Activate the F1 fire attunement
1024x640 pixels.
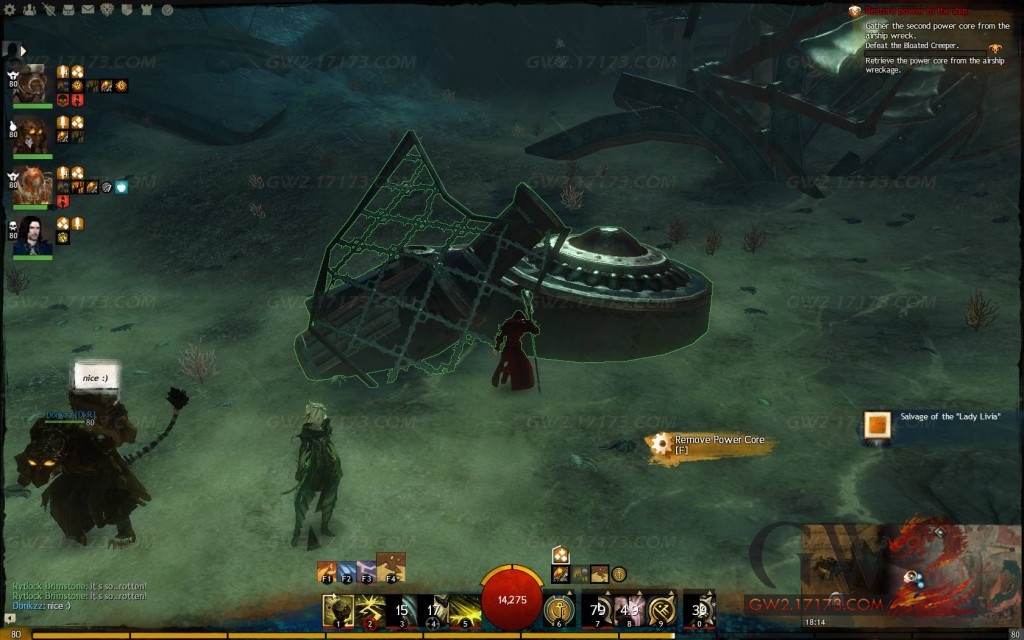(326, 573)
